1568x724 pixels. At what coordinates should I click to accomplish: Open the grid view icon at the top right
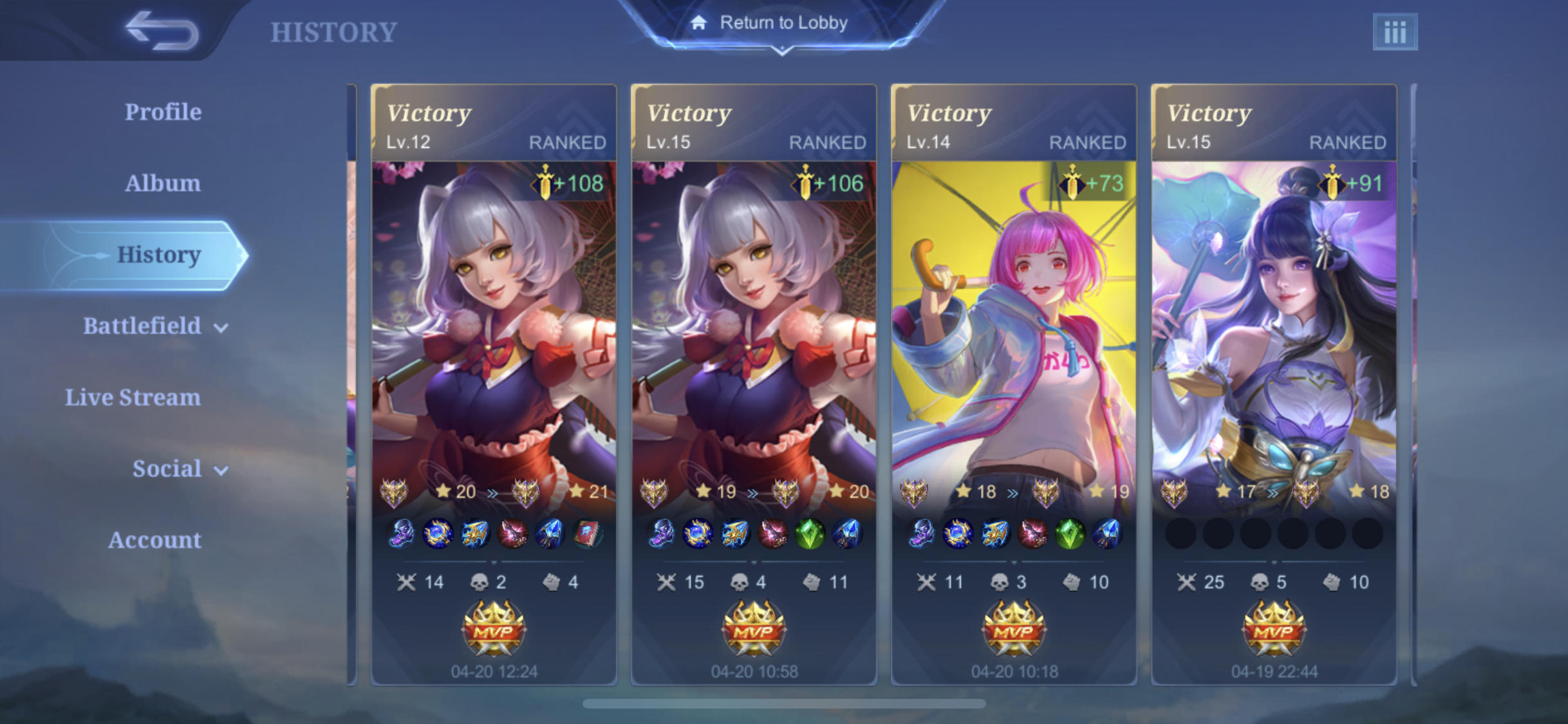point(1395,31)
